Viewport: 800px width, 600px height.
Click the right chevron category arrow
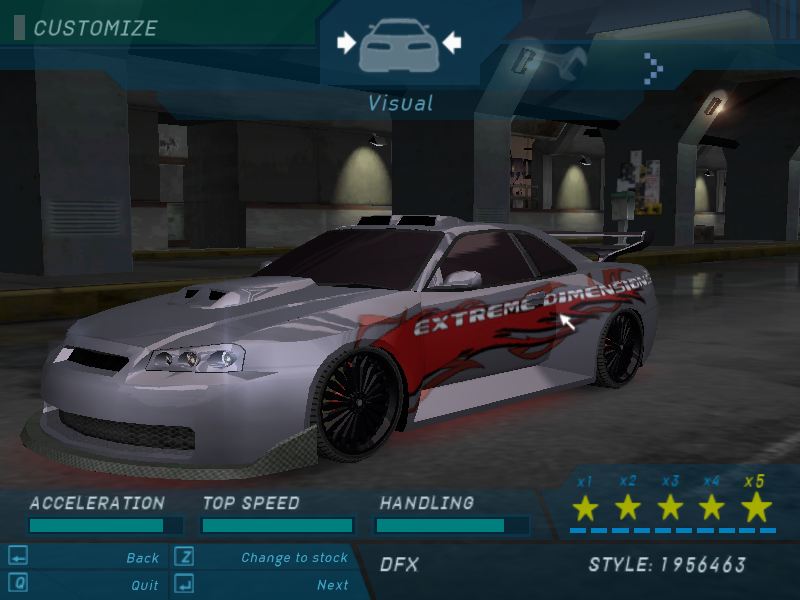pos(653,67)
